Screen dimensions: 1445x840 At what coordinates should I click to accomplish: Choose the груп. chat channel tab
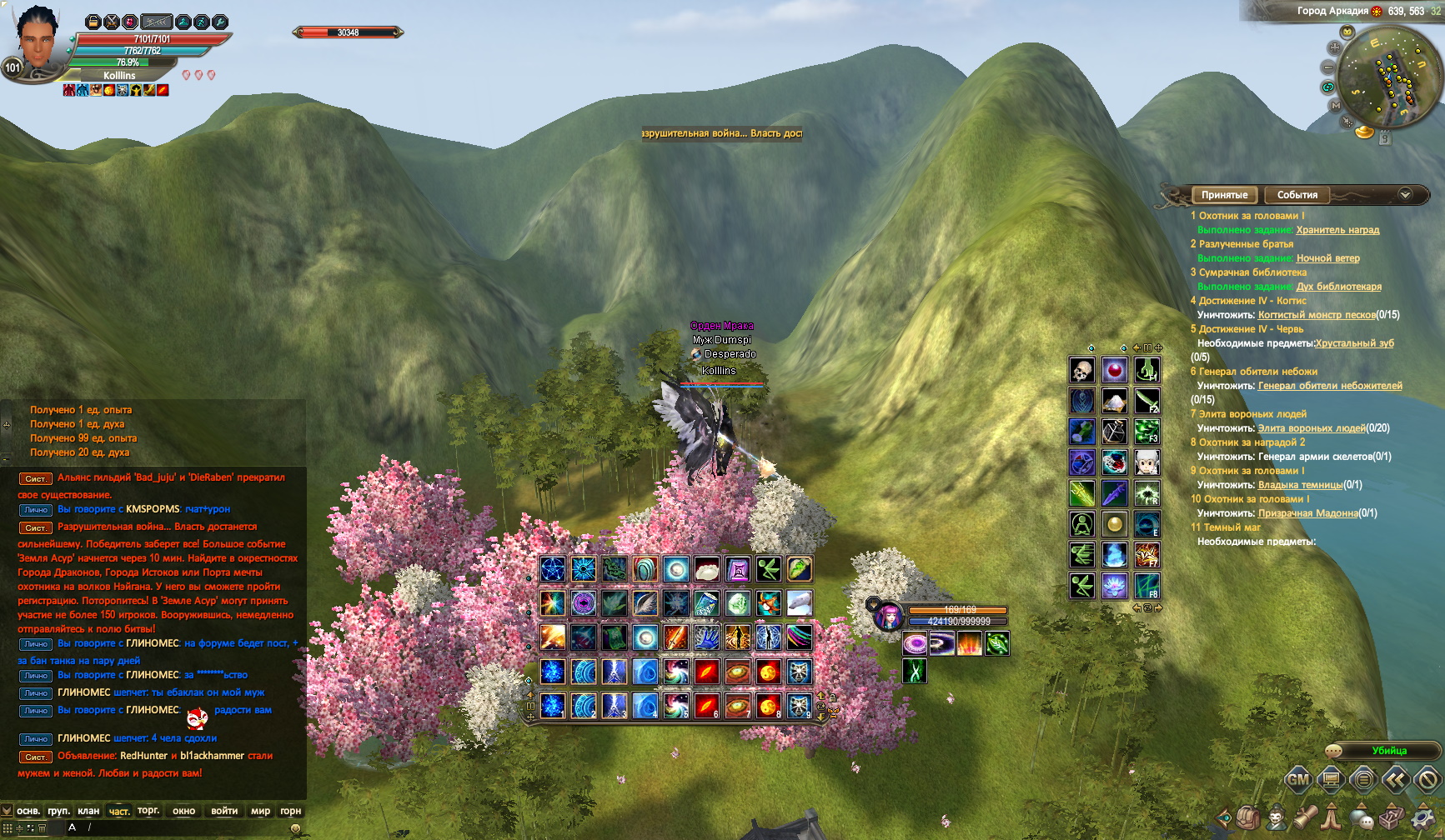[58, 811]
